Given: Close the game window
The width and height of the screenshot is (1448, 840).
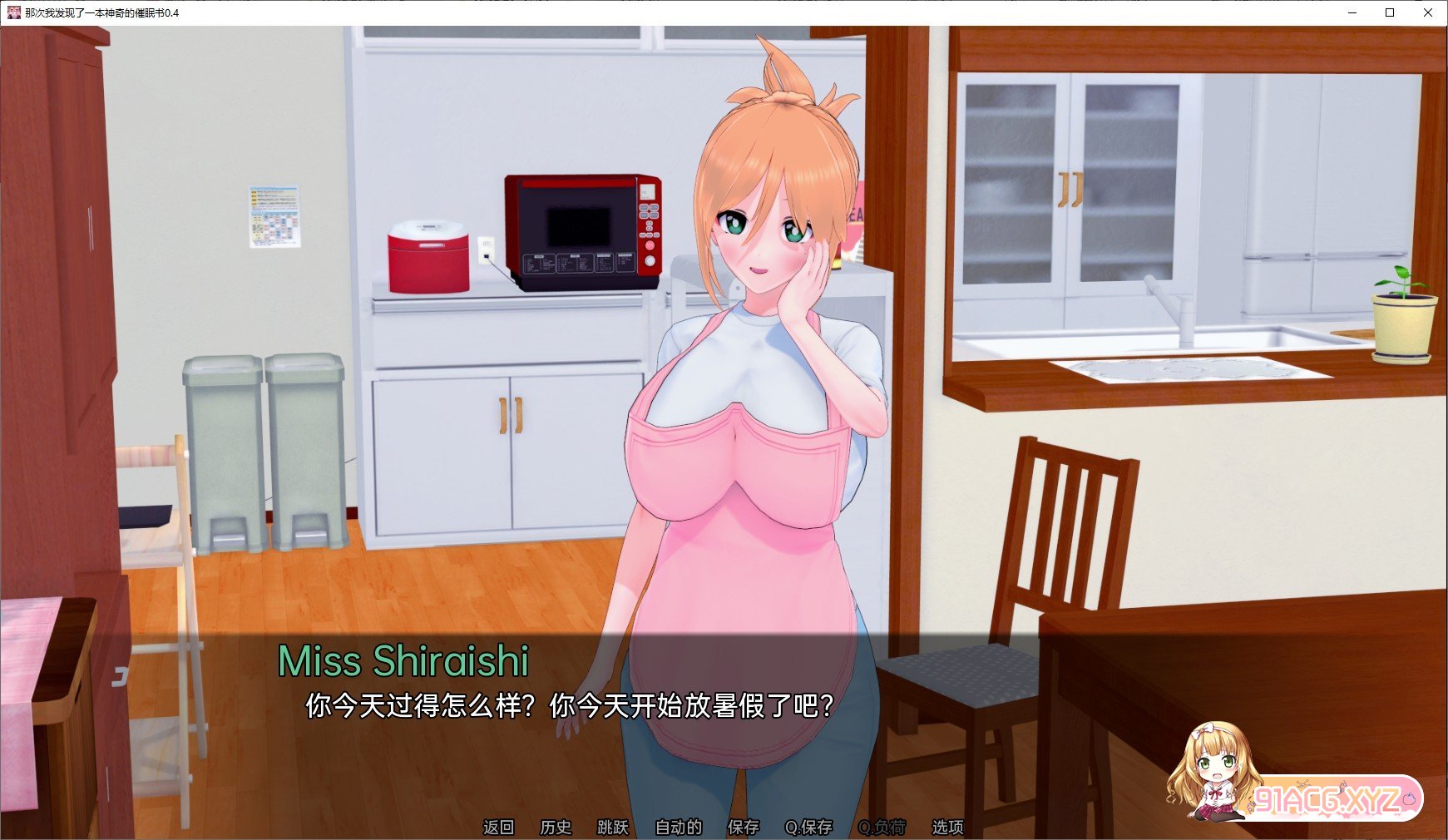Looking at the screenshot, I should point(1428,12).
